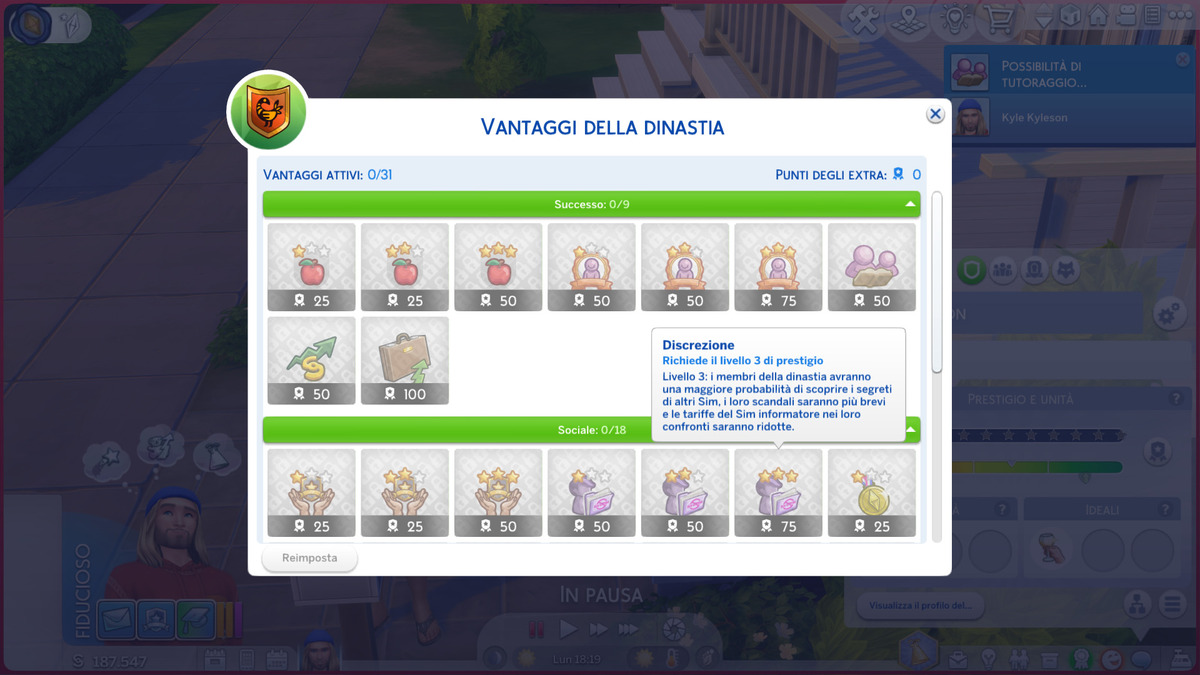Viewport: 1200px width, 675px height.
Task: Select the two Sims with book perk
Action: 872,266
